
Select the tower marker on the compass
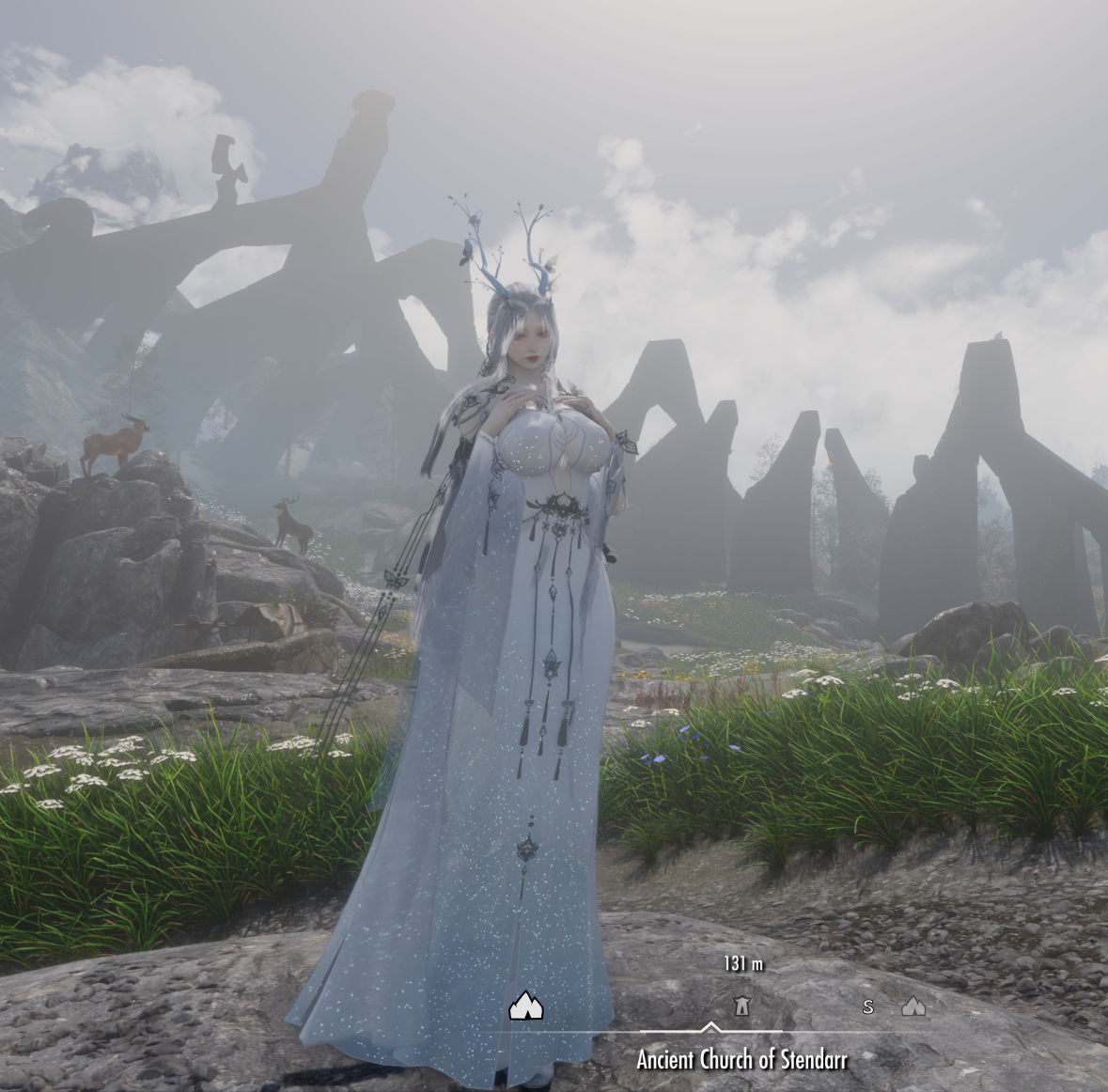[x=741, y=1006]
